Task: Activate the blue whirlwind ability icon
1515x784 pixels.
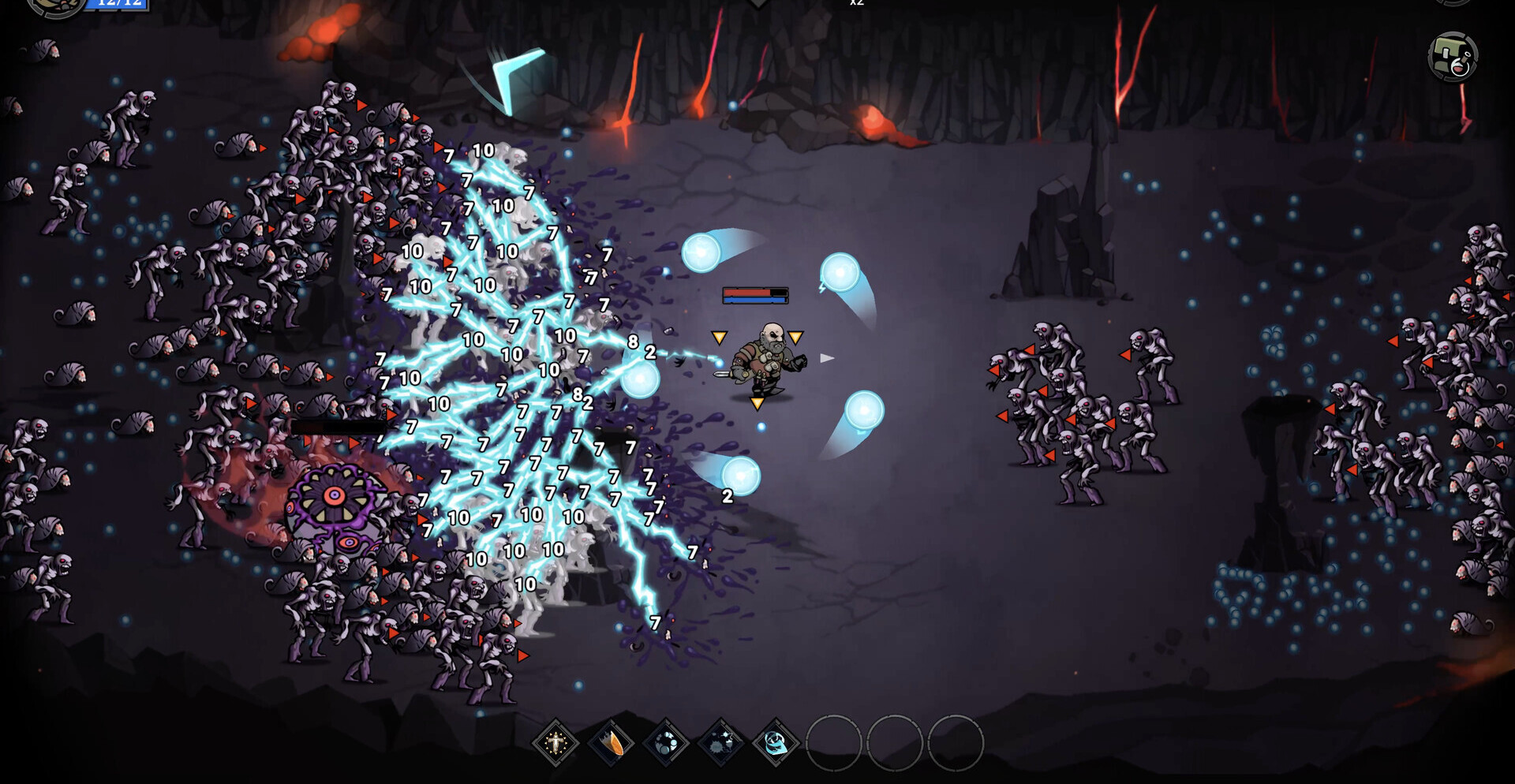Action: (776, 742)
